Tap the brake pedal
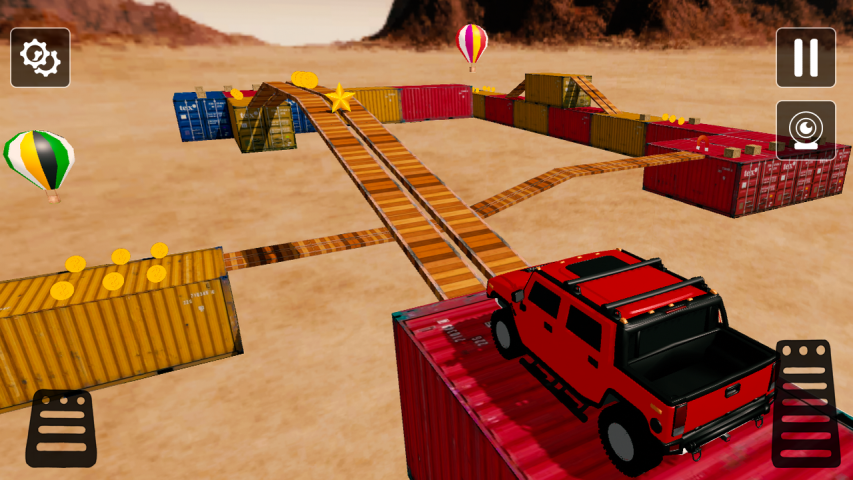 61,428
